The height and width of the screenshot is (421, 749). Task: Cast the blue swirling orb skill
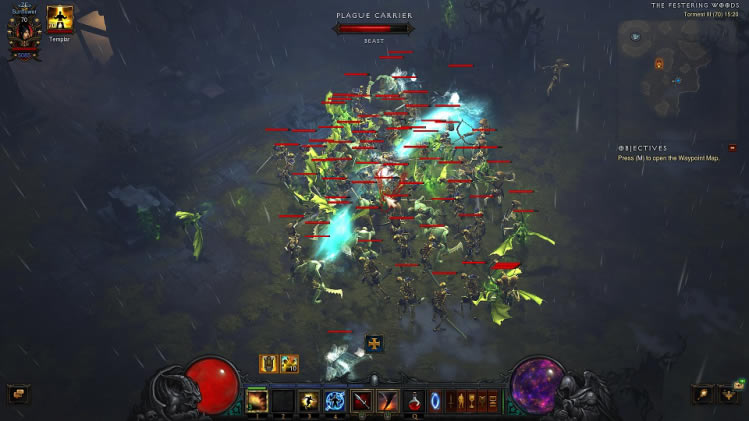click(x=336, y=401)
